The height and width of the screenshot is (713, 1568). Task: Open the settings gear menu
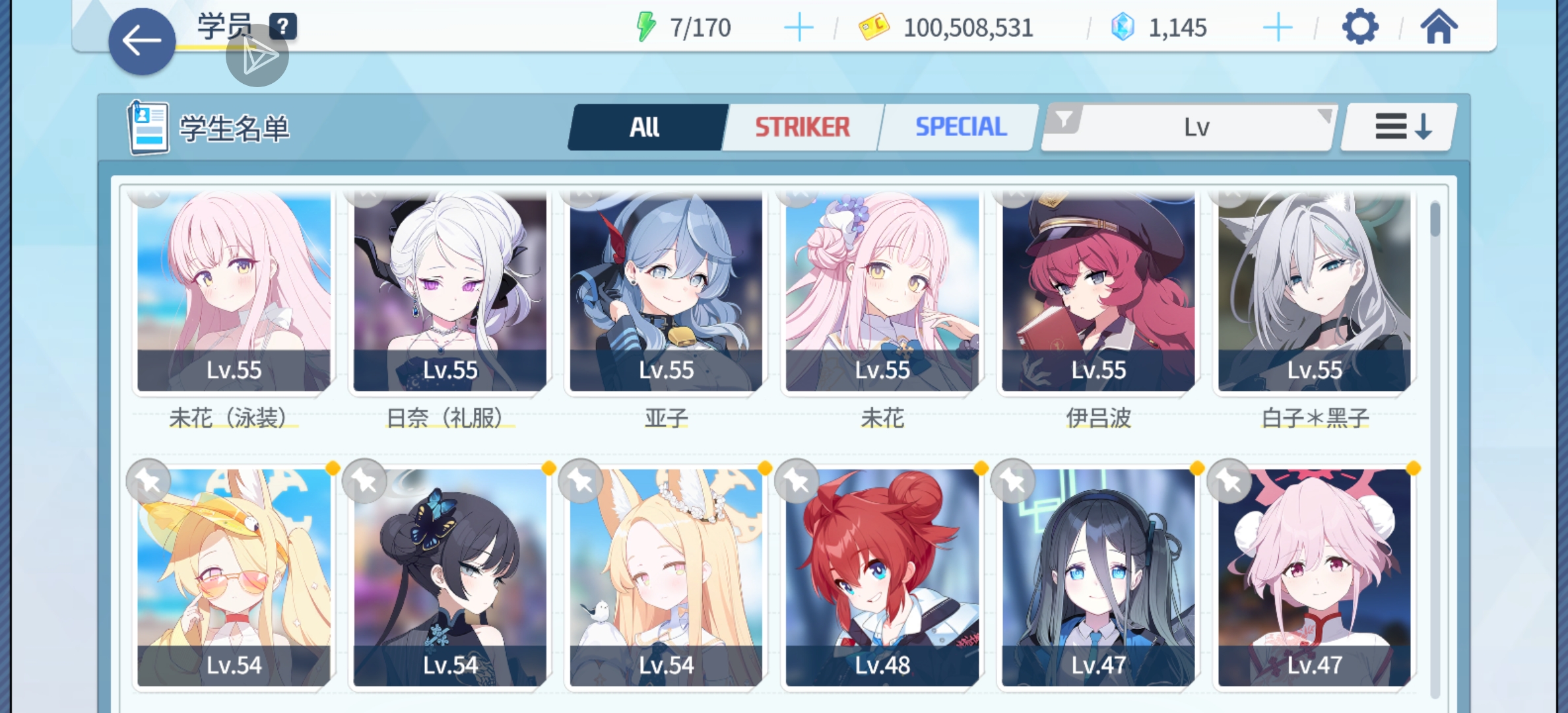(1359, 27)
